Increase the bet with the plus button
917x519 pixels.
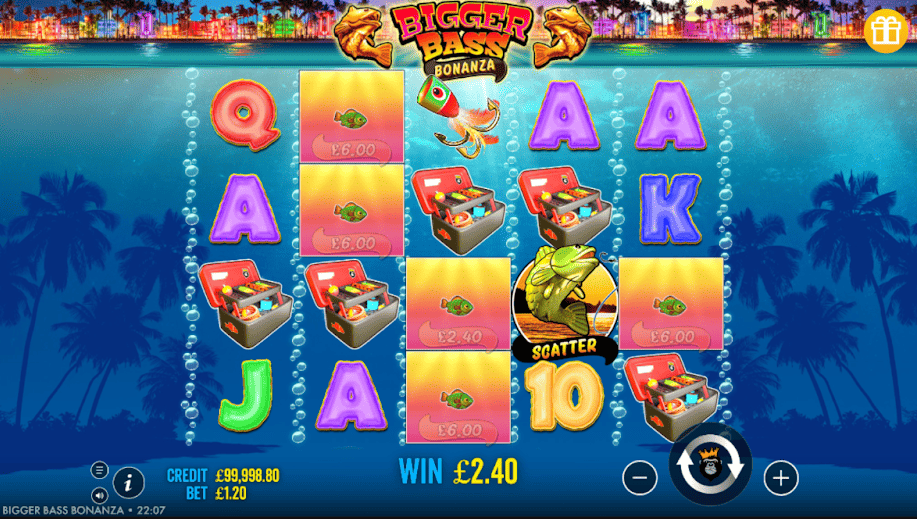tap(781, 478)
